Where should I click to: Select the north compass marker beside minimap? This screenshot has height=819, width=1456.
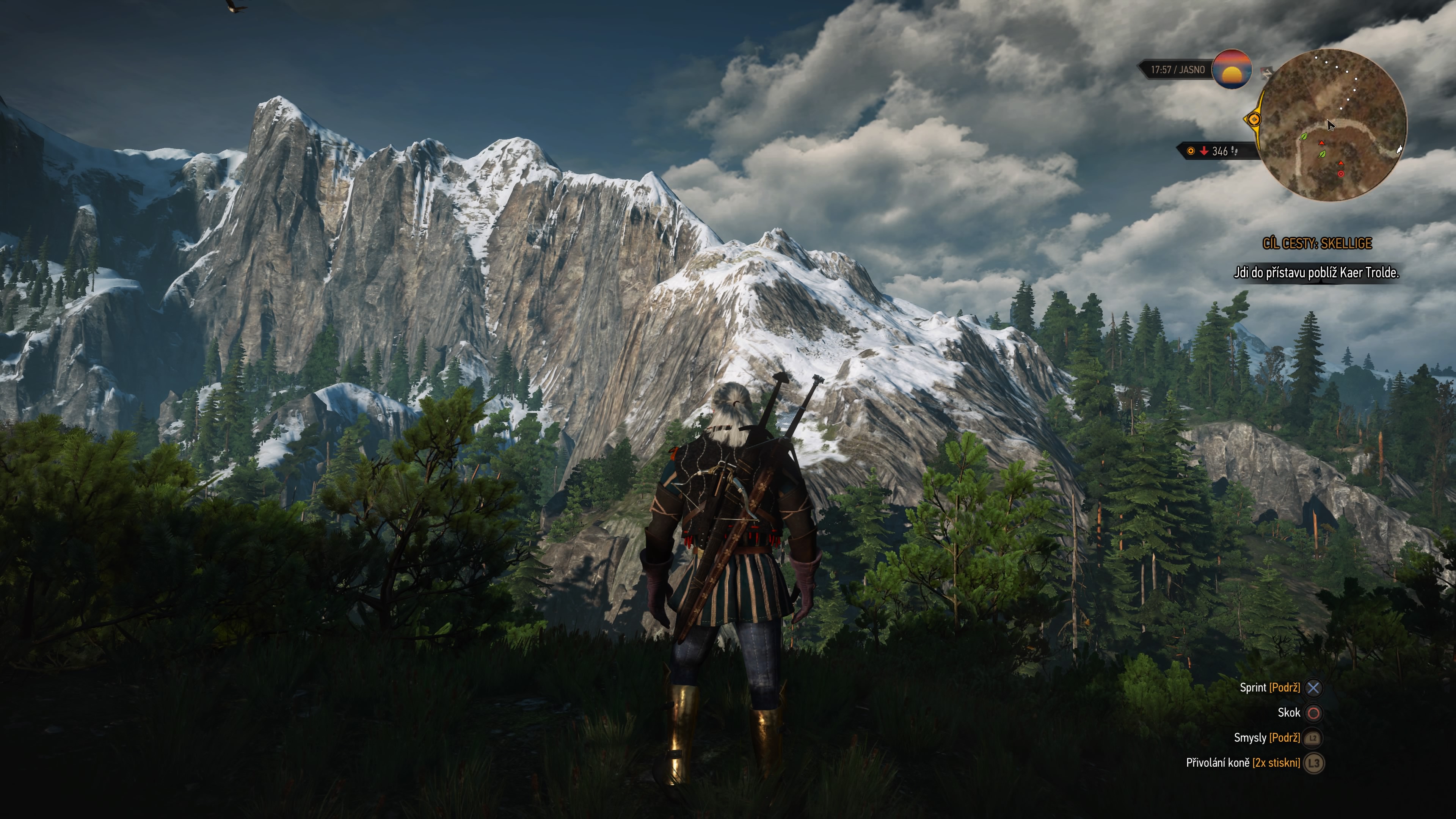pyautogui.click(x=1266, y=72)
